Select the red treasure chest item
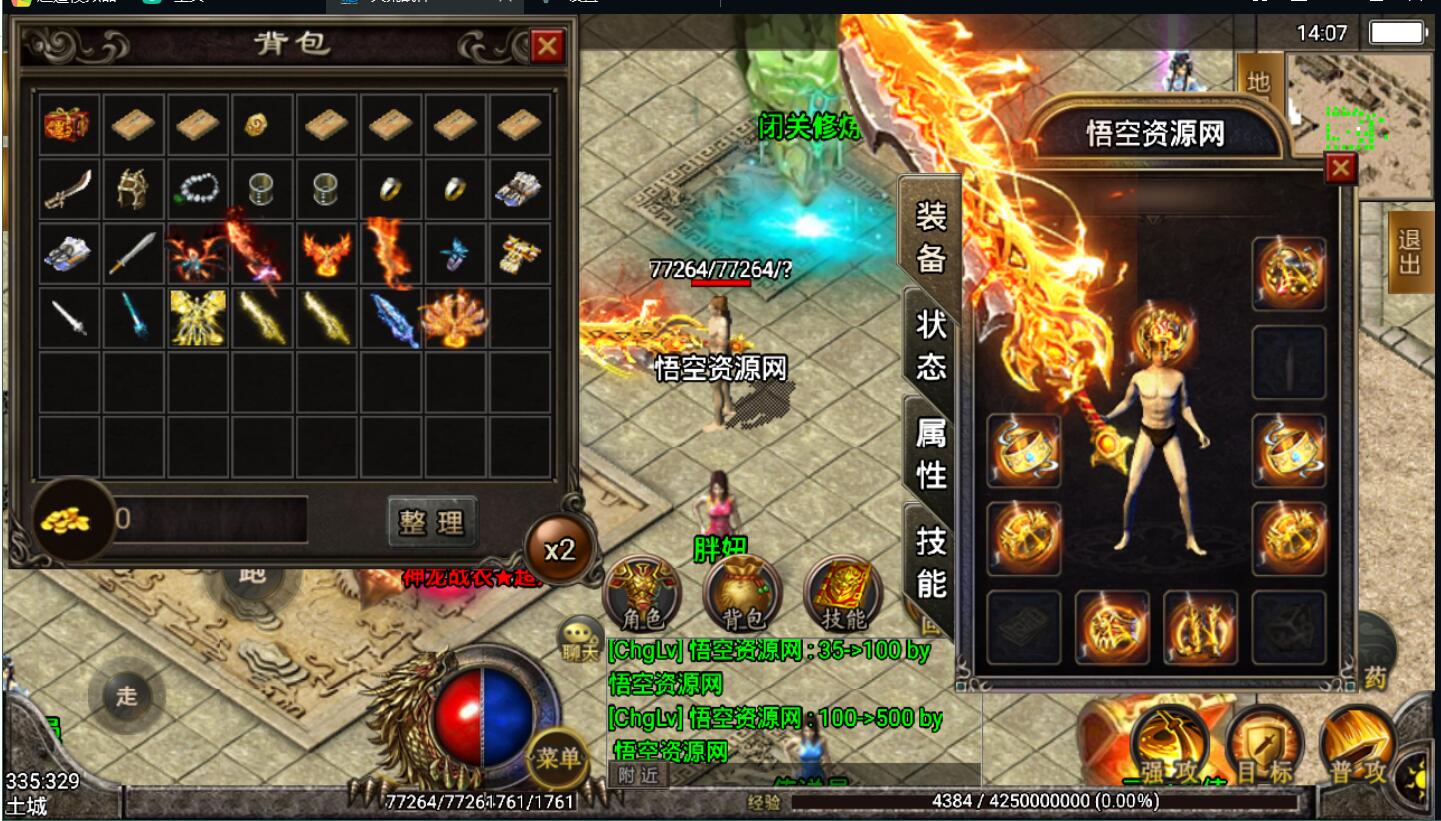 (x=67, y=124)
